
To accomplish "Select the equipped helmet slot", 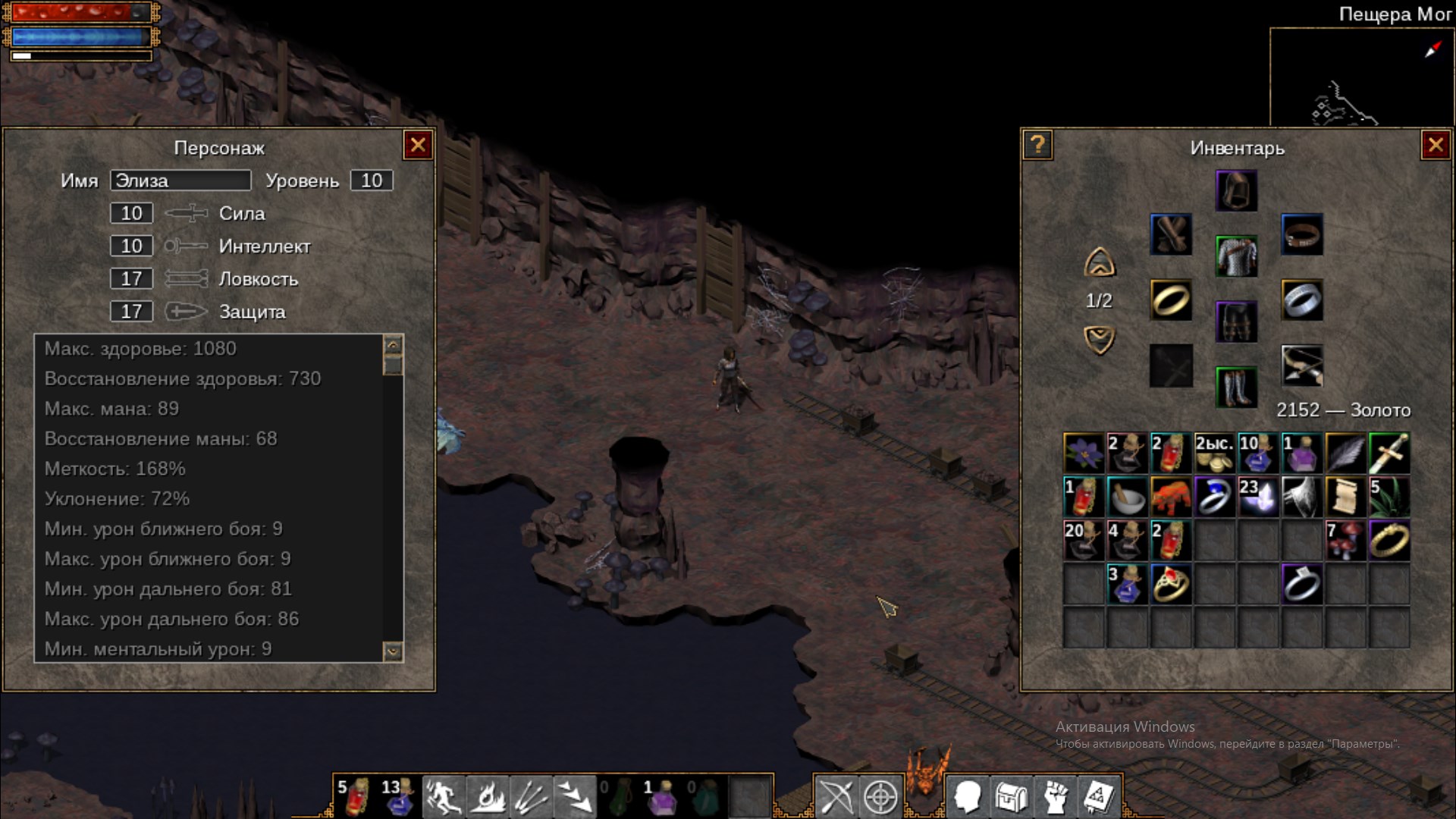I will click(1236, 190).
